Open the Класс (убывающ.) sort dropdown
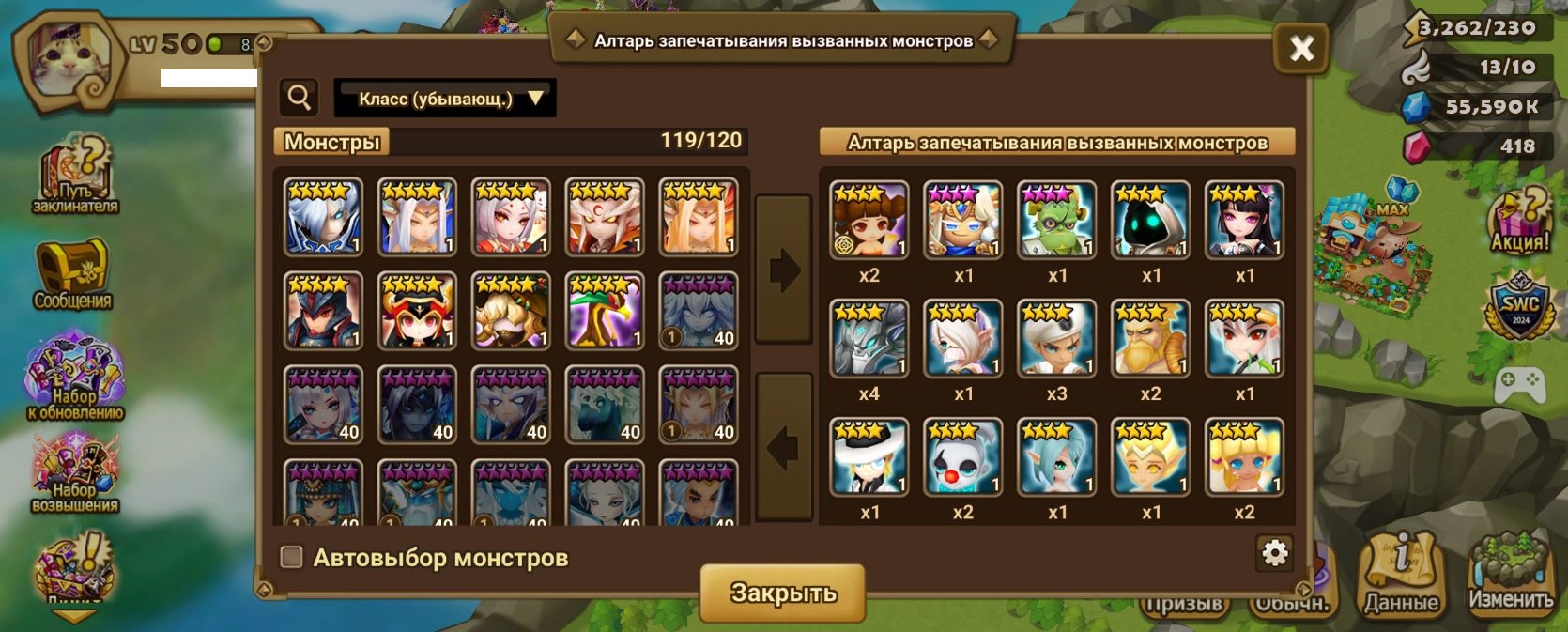The image size is (1568, 632). pos(445,99)
